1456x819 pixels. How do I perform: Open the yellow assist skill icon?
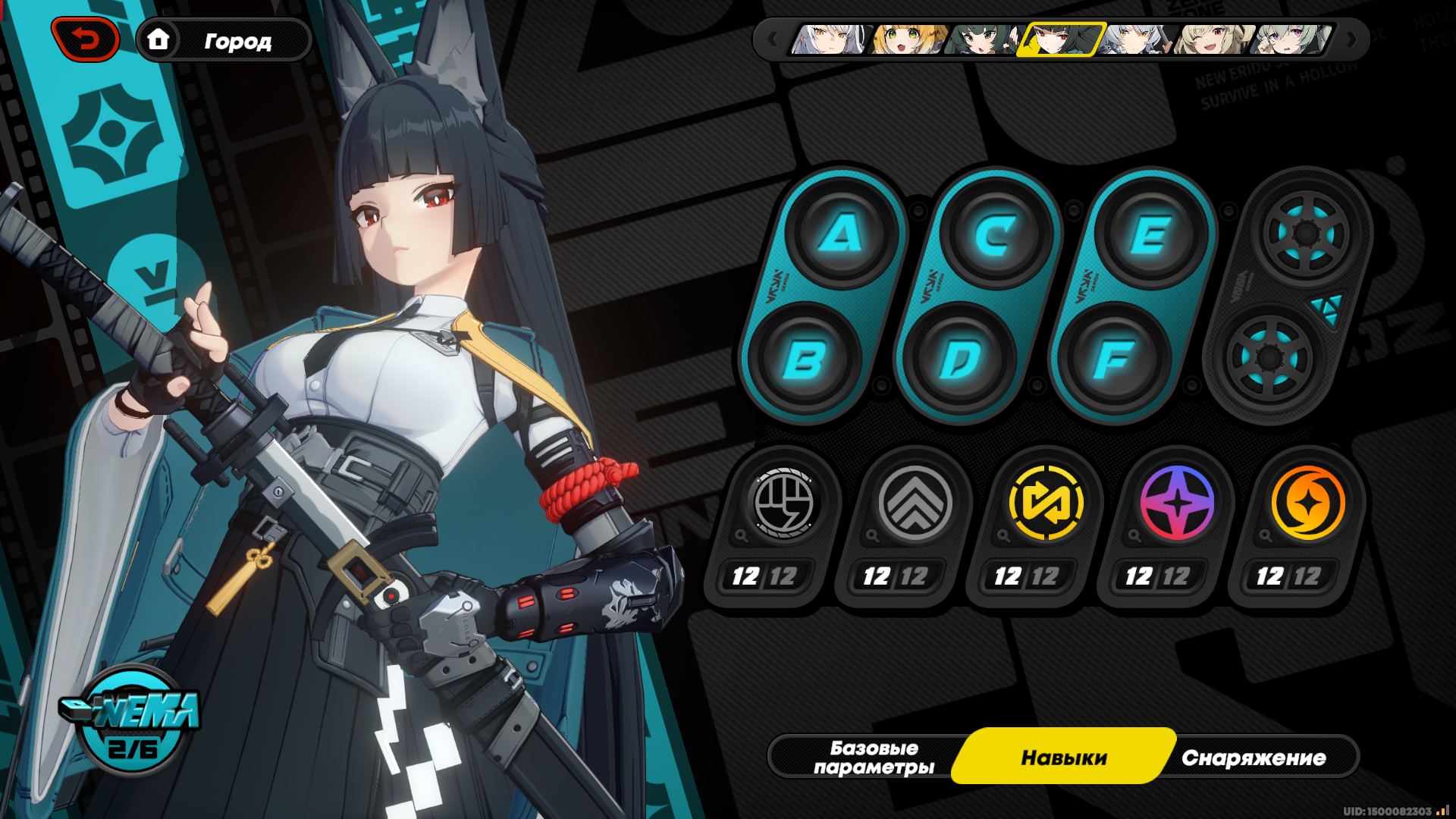point(1046,504)
